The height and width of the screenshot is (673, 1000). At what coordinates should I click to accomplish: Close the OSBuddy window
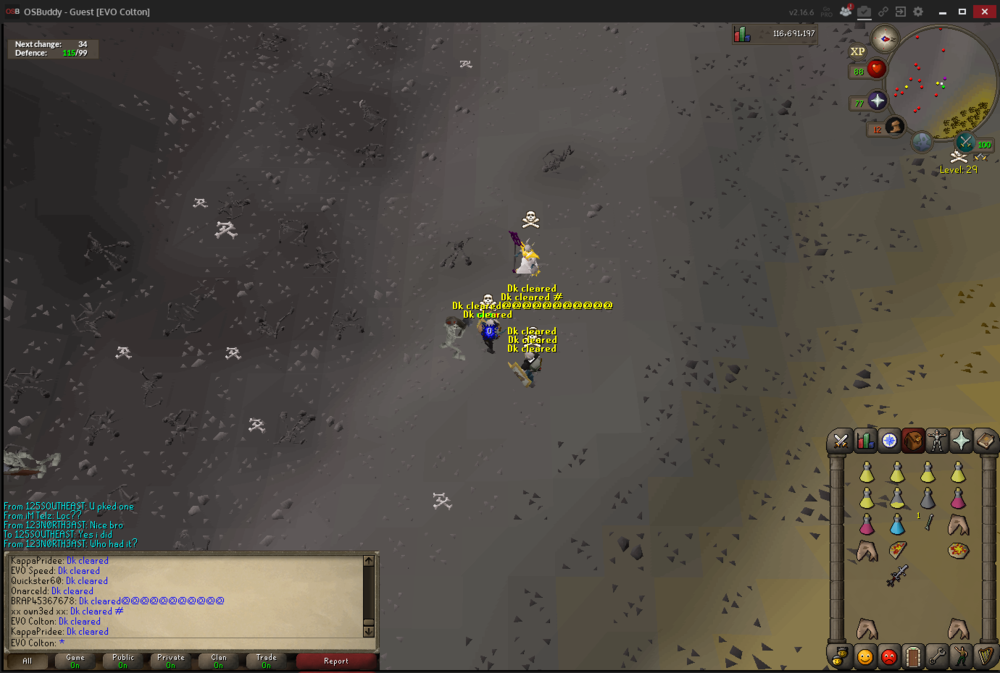coord(984,11)
